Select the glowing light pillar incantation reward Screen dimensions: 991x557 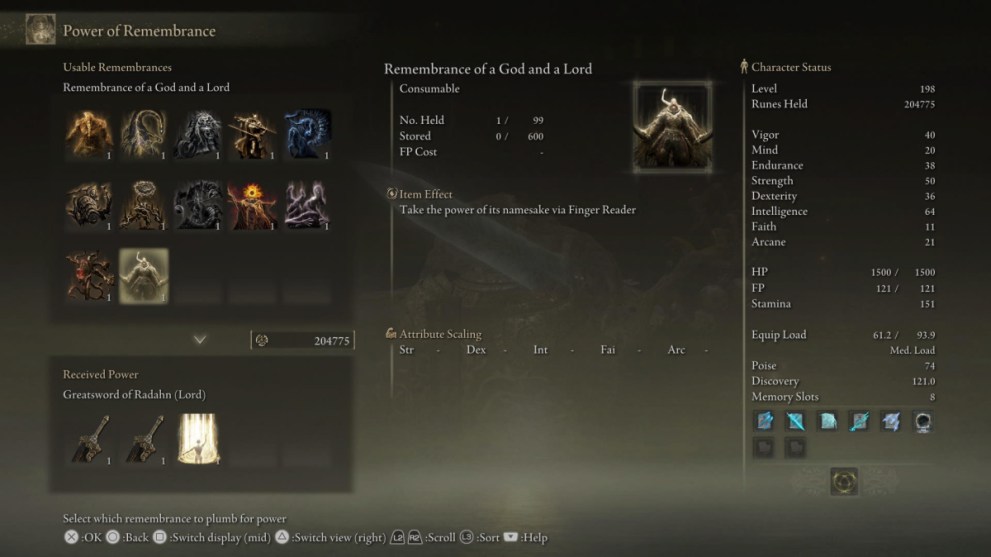click(198, 439)
